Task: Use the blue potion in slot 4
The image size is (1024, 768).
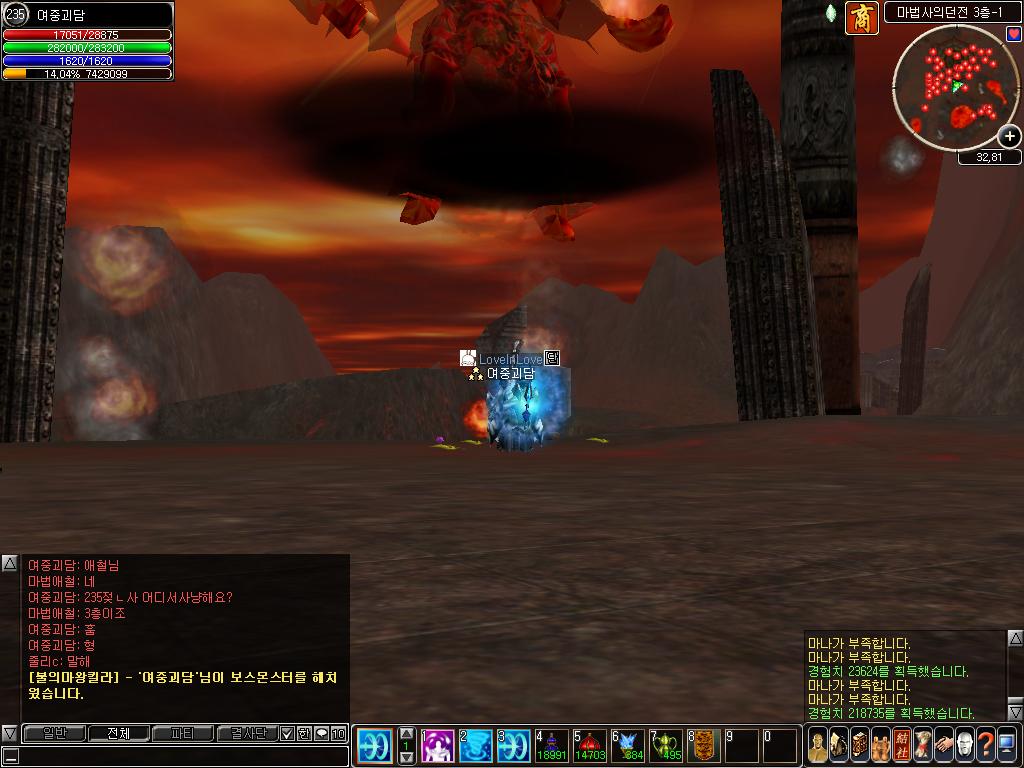Action: pyautogui.click(x=551, y=746)
